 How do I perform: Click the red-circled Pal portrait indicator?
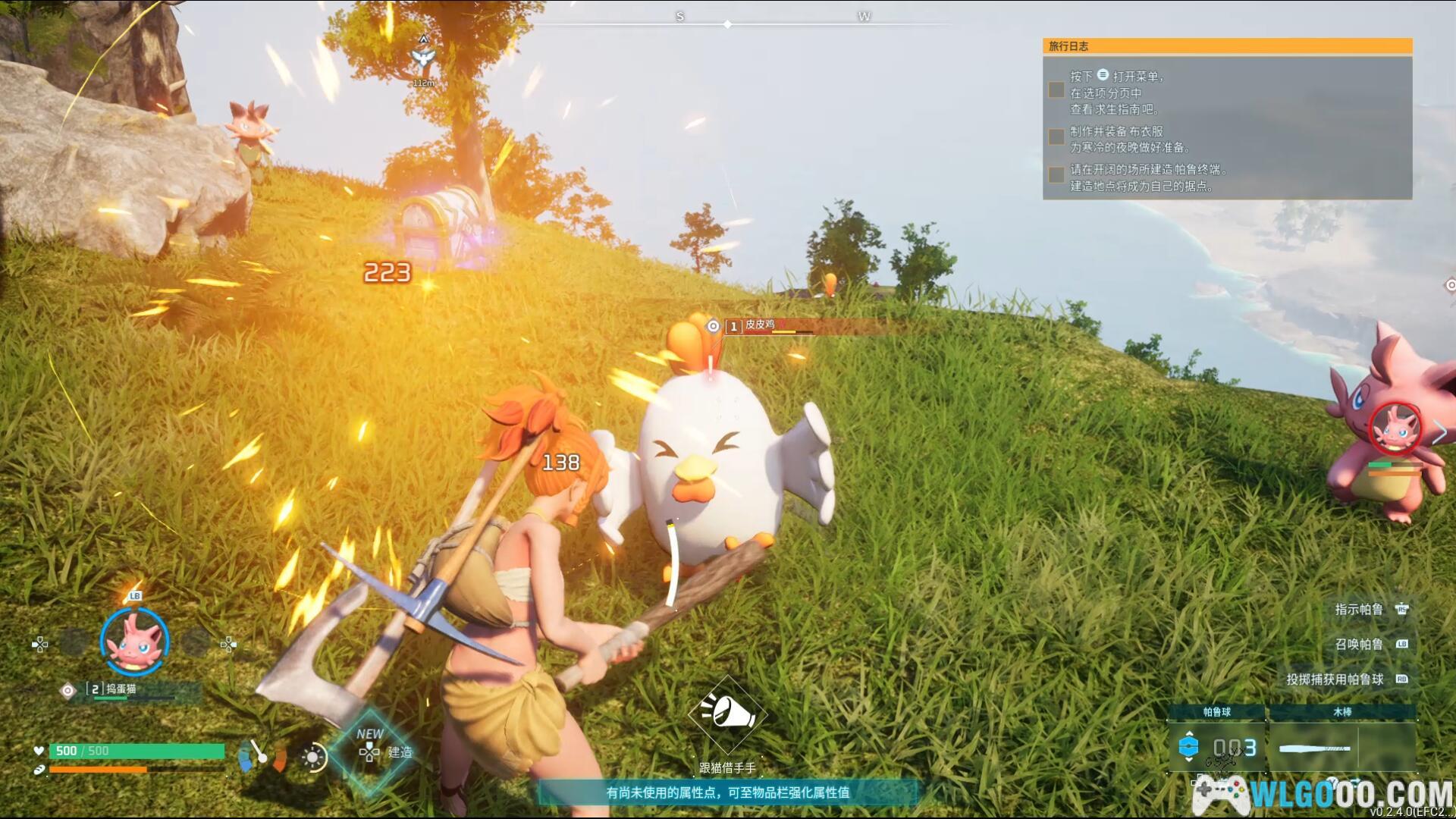point(1395,429)
